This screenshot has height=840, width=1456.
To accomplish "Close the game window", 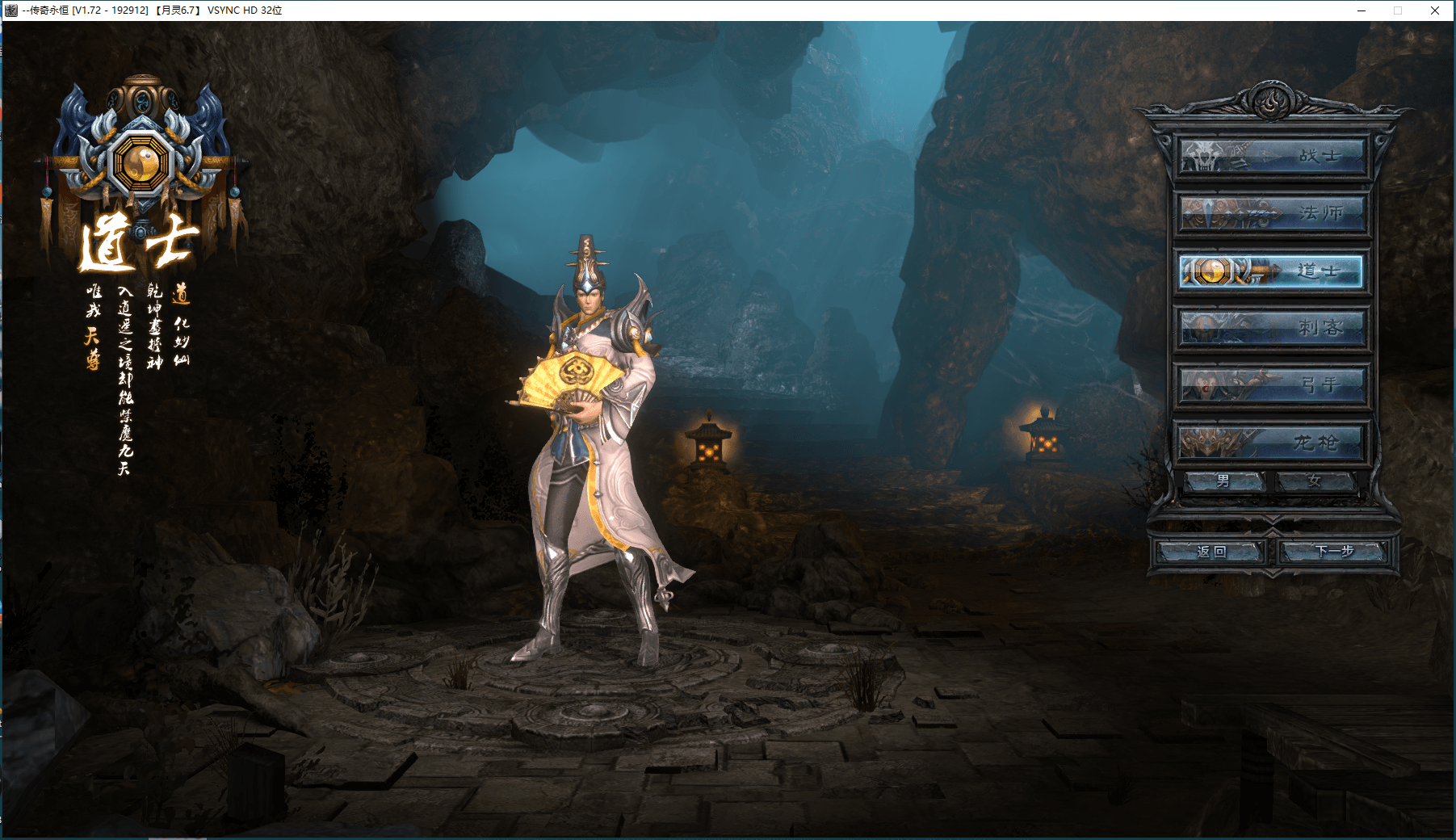I will [1434, 10].
